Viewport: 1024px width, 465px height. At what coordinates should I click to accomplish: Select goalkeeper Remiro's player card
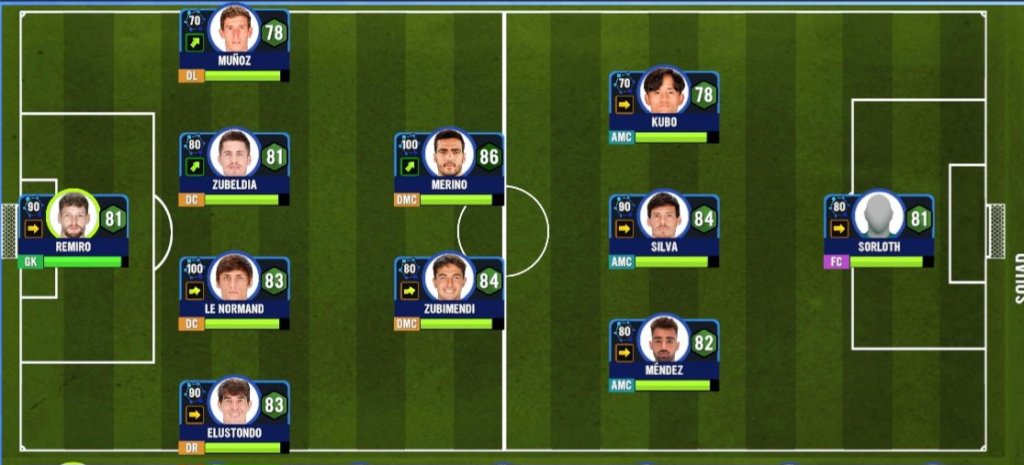(x=72, y=230)
